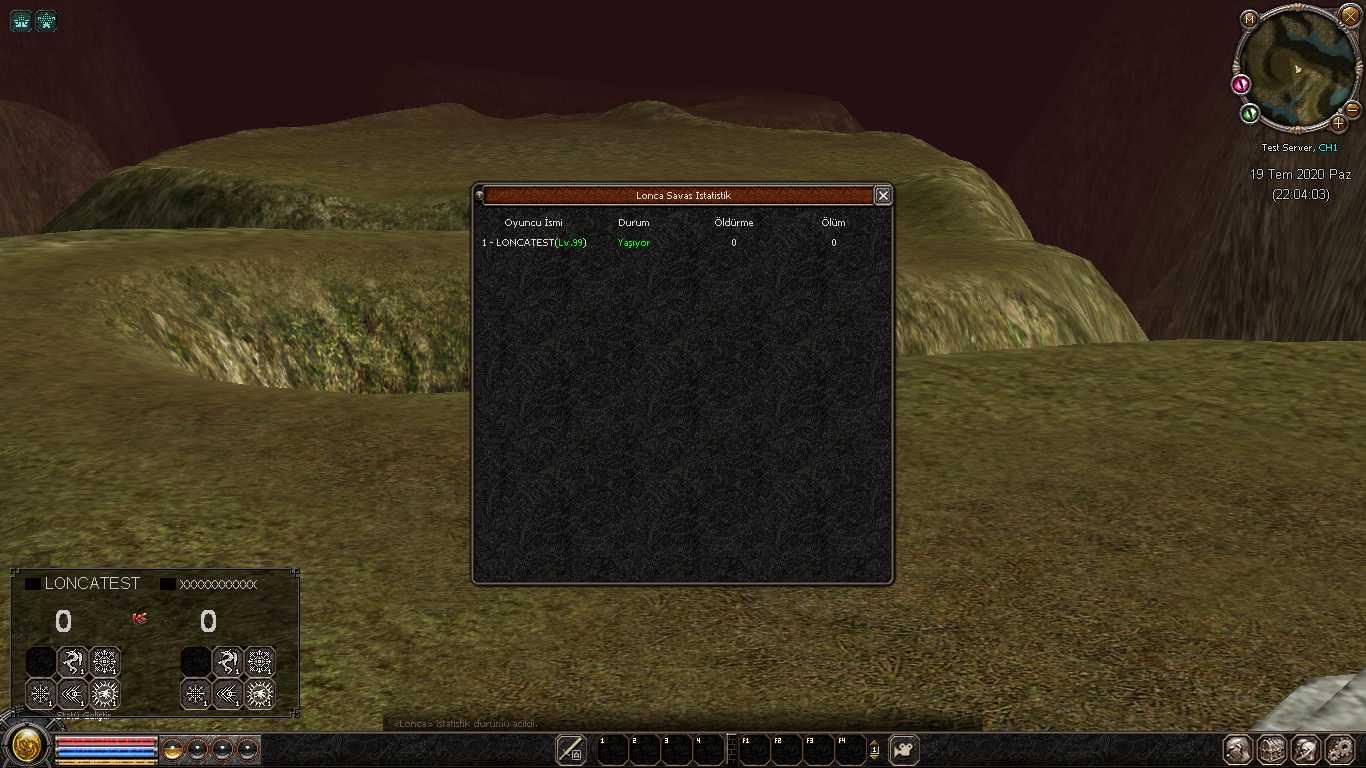Viewport: 1366px width, 768px height.
Task: Open the character window via helmet icon
Action: 1239,749
